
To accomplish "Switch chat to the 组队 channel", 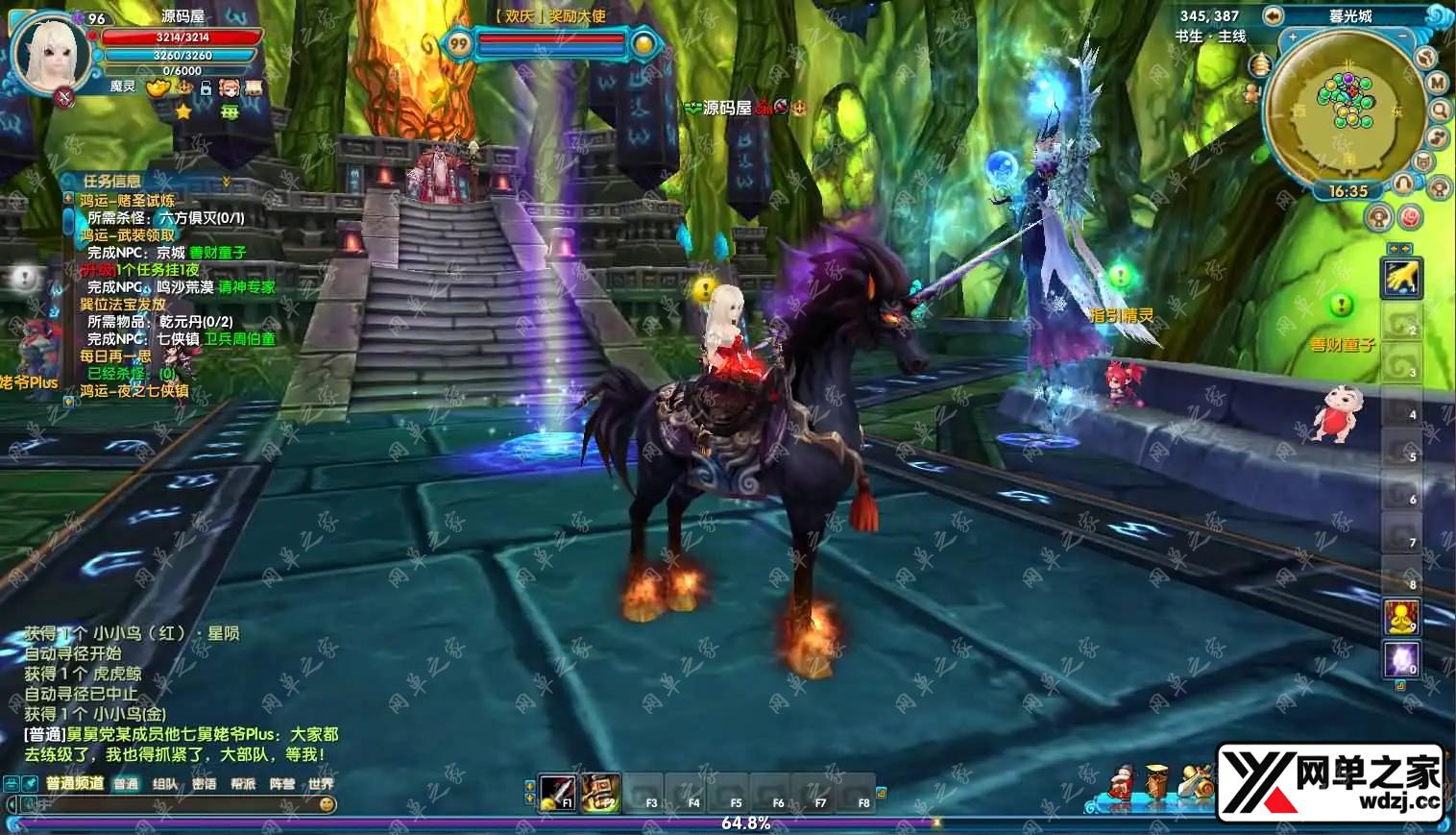I will (x=165, y=784).
